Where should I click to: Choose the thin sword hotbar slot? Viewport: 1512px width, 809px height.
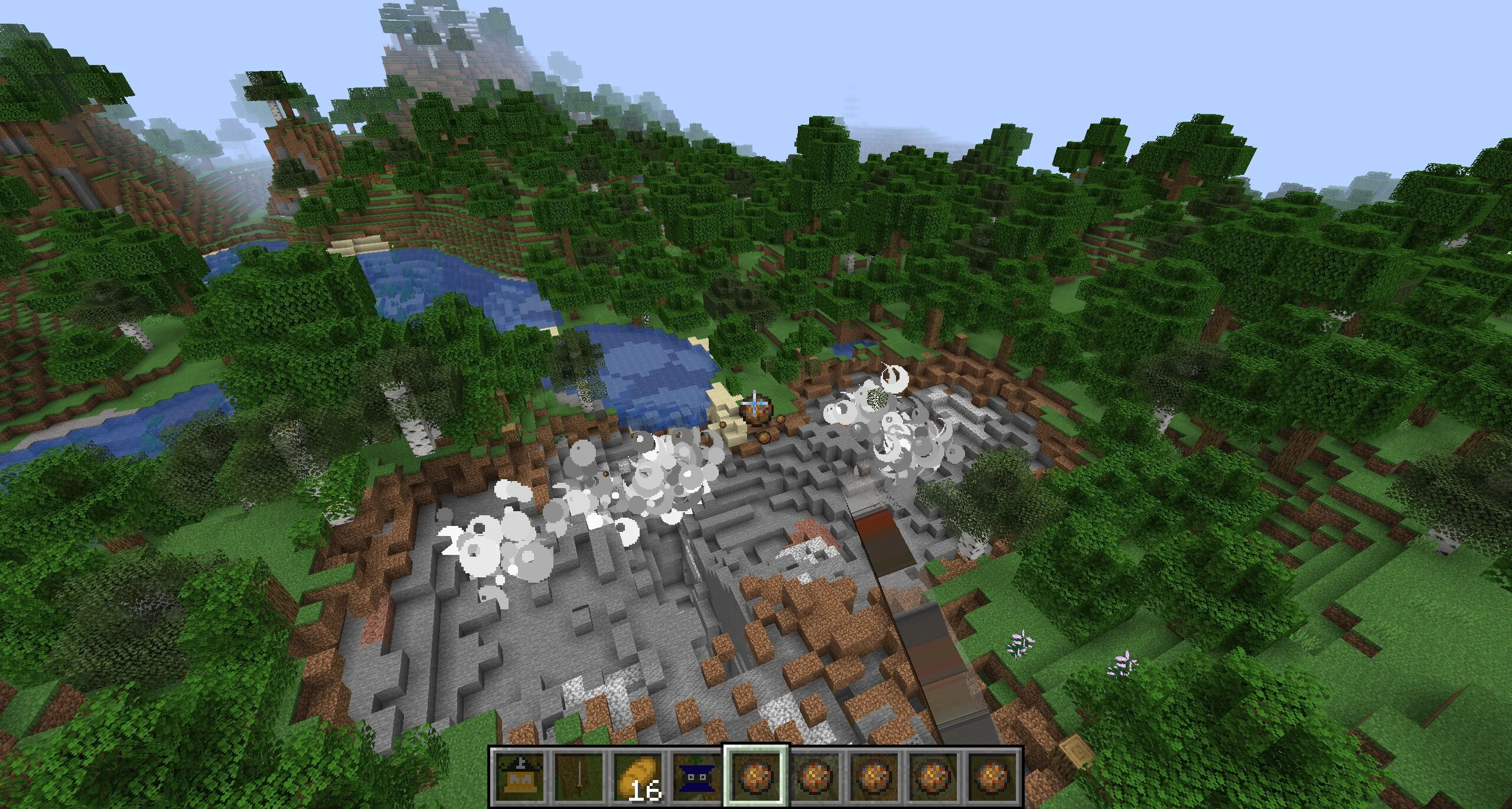[x=578, y=775]
